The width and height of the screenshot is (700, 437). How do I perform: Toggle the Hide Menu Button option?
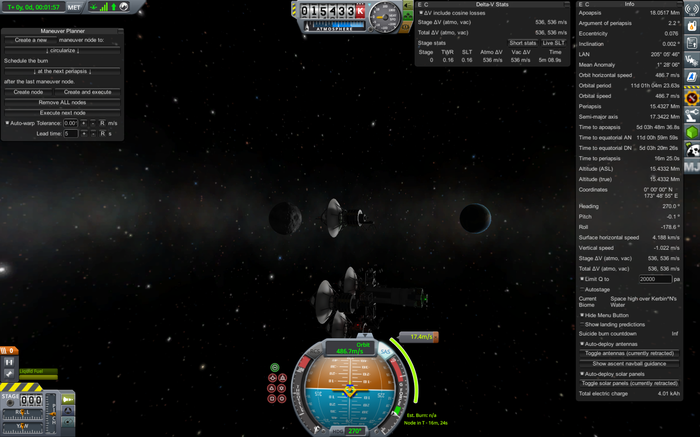pyautogui.click(x=582, y=314)
